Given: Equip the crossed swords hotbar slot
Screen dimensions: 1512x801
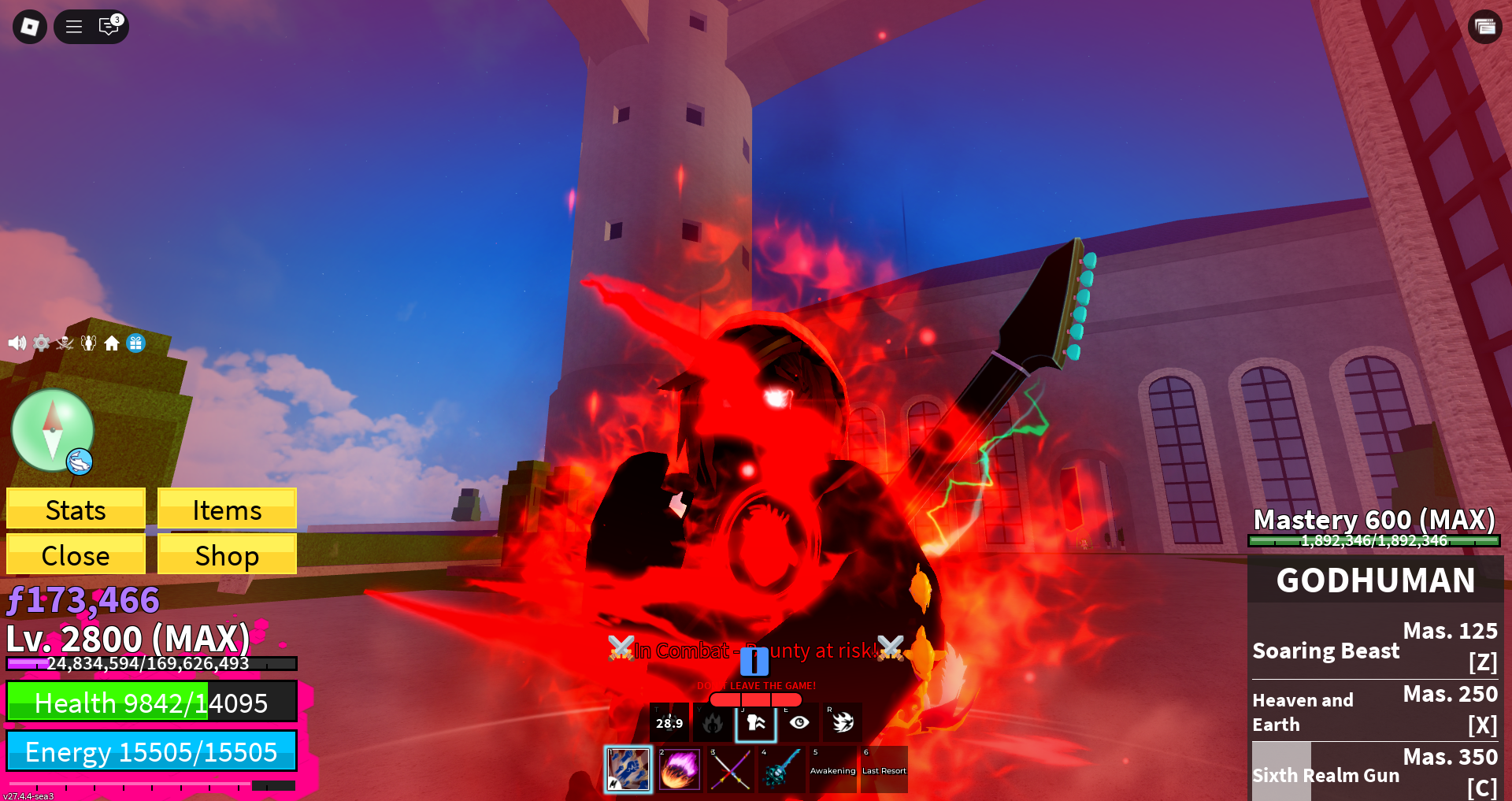Looking at the screenshot, I should click(730, 769).
